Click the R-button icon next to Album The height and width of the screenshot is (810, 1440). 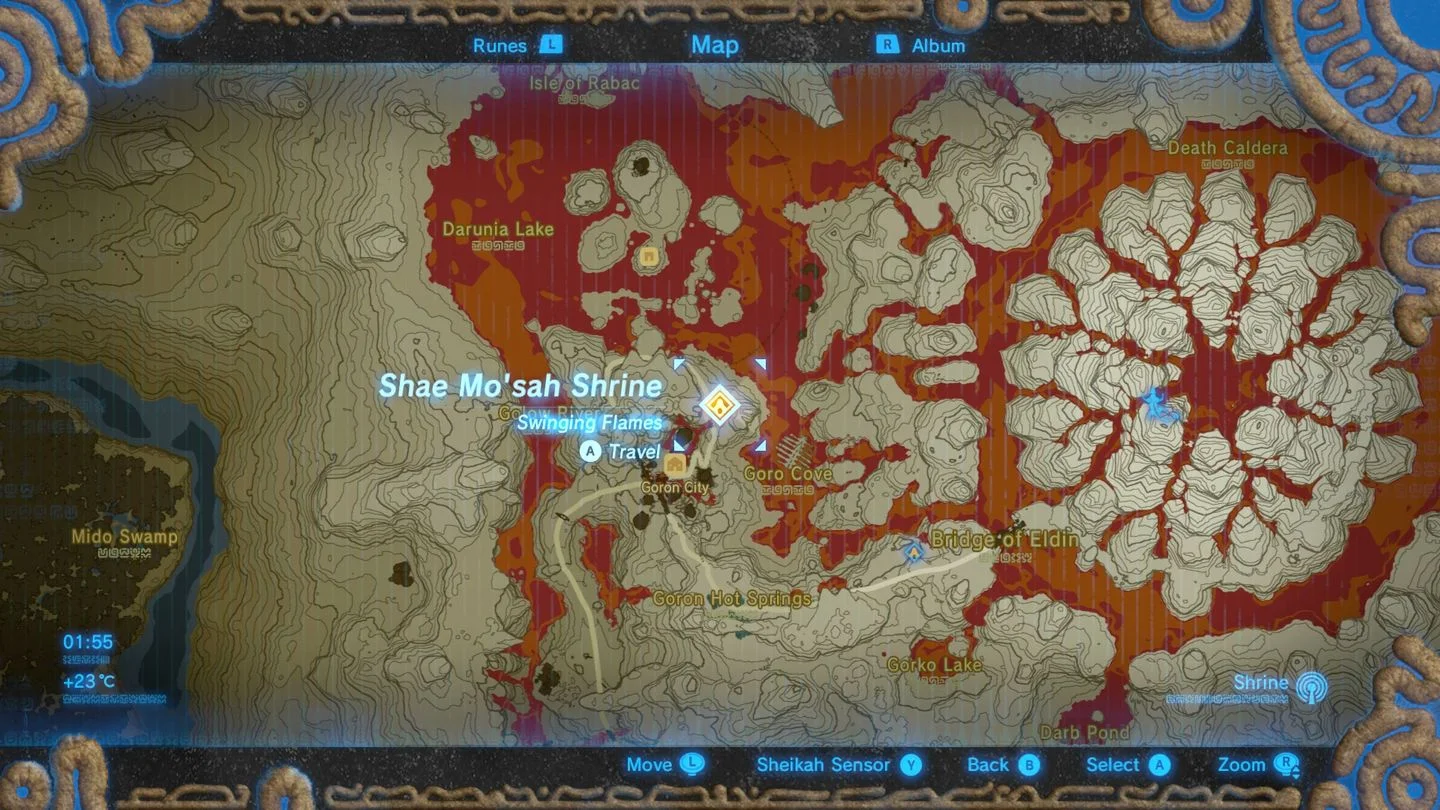click(x=889, y=45)
